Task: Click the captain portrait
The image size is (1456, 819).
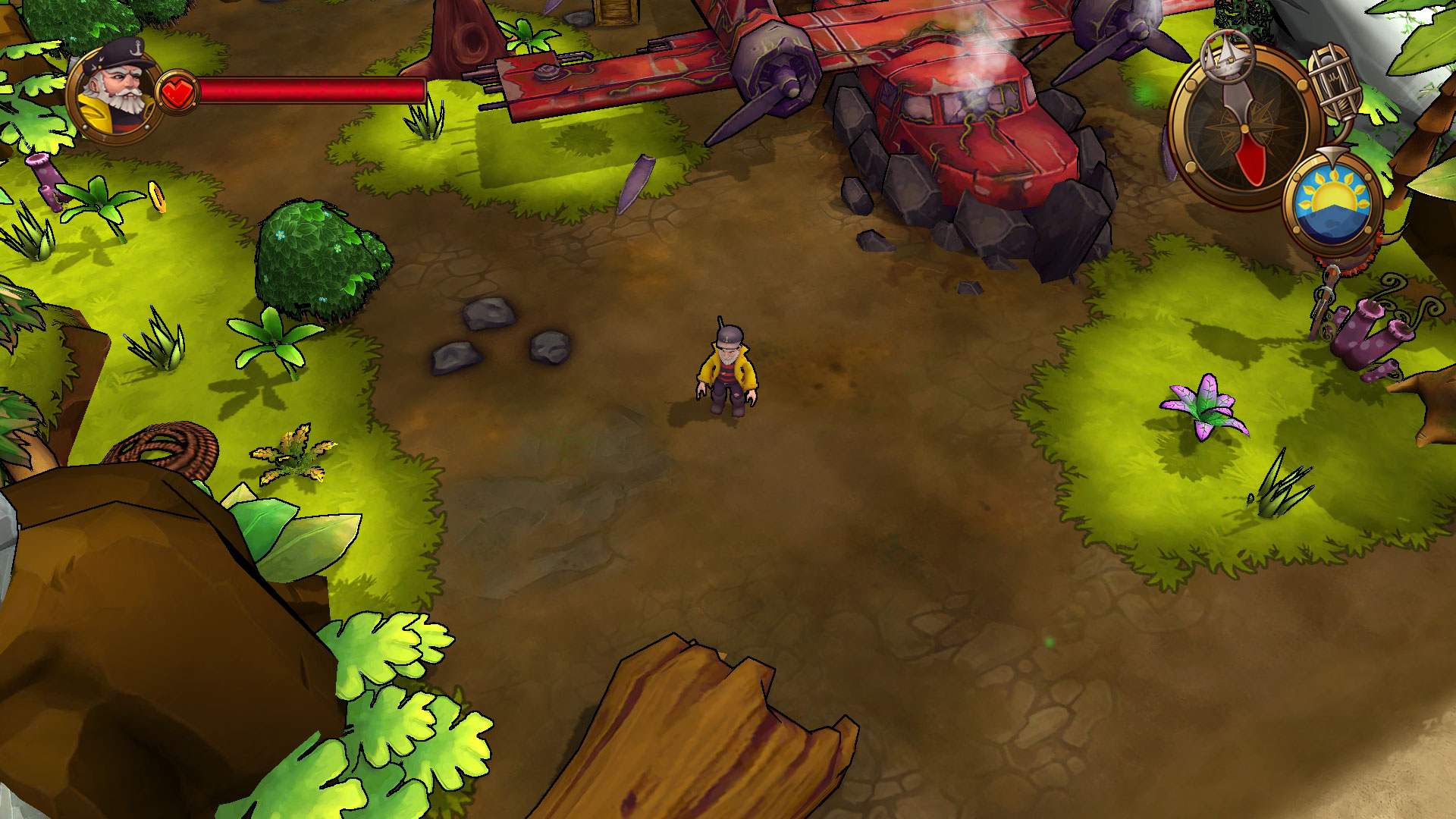Action: coord(115,92)
